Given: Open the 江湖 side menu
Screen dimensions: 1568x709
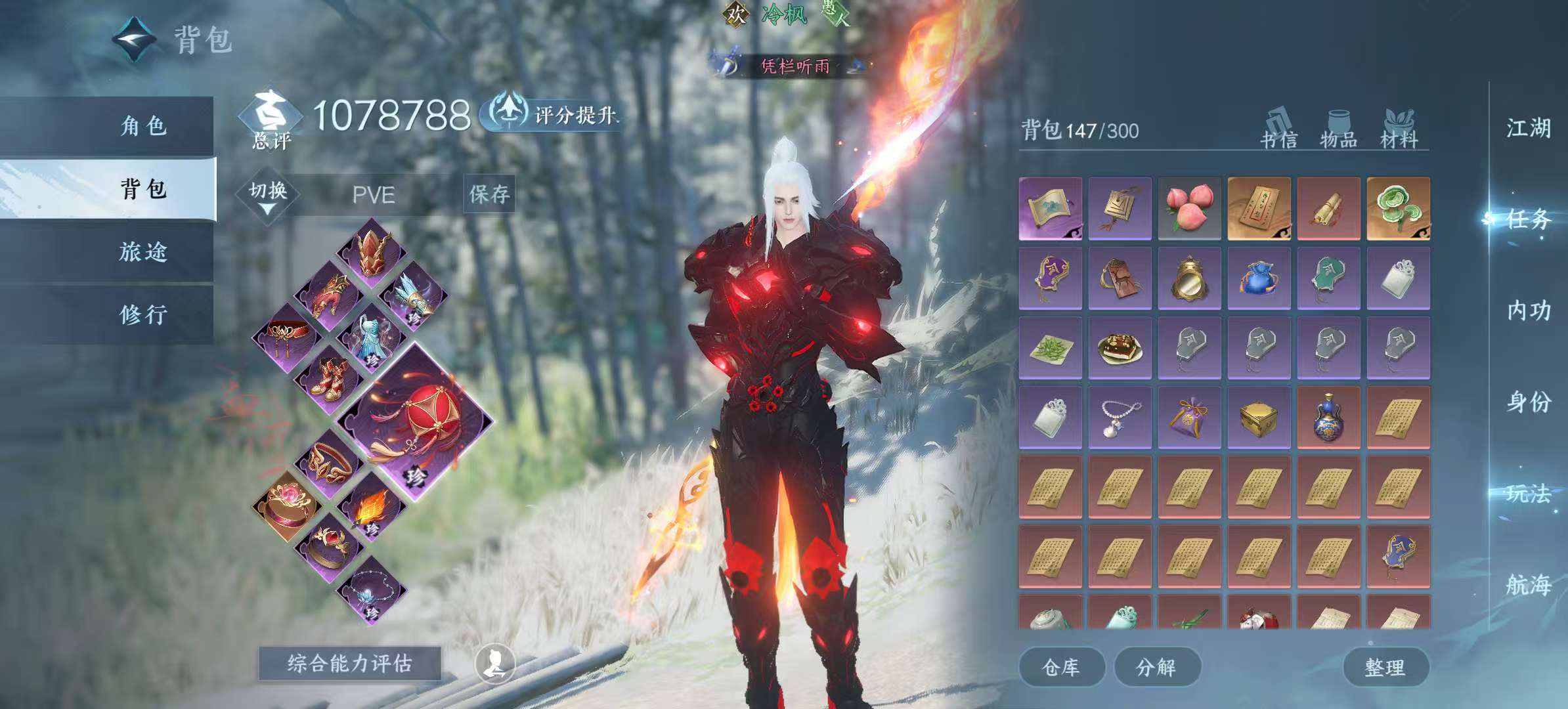Looking at the screenshot, I should coord(1529,128).
